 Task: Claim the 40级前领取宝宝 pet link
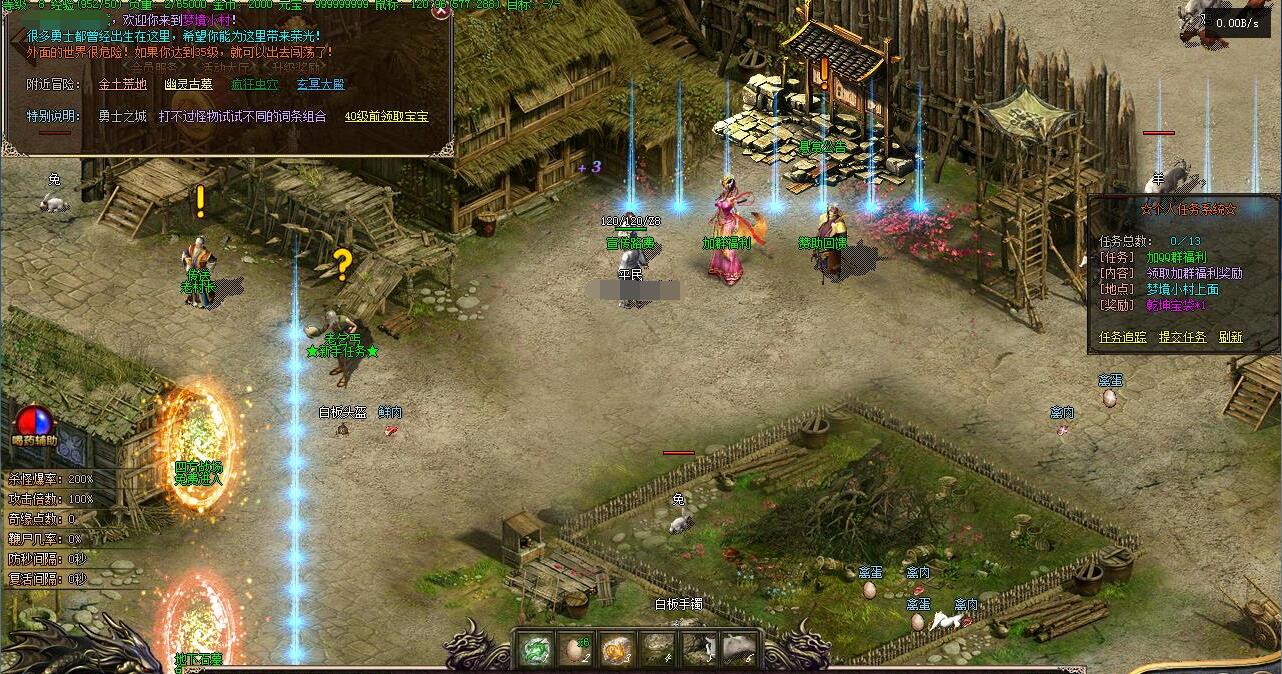[386, 117]
